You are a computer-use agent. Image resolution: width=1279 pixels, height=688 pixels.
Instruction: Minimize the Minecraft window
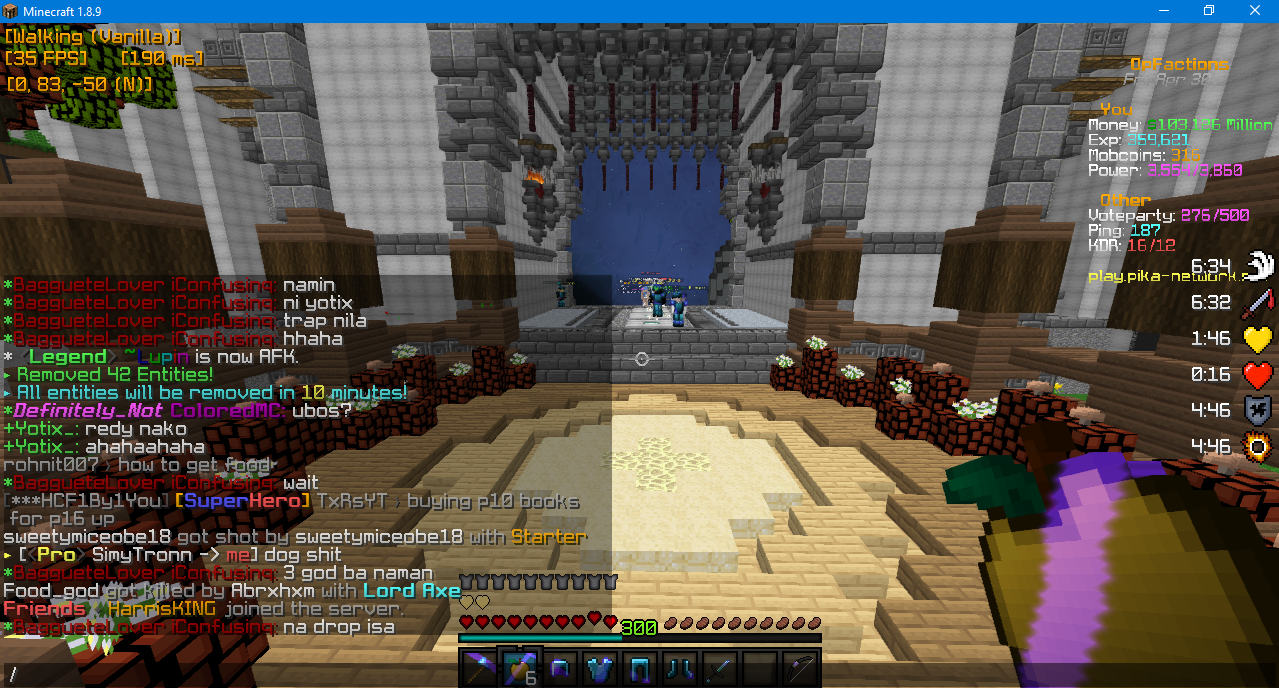pos(1163,11)
